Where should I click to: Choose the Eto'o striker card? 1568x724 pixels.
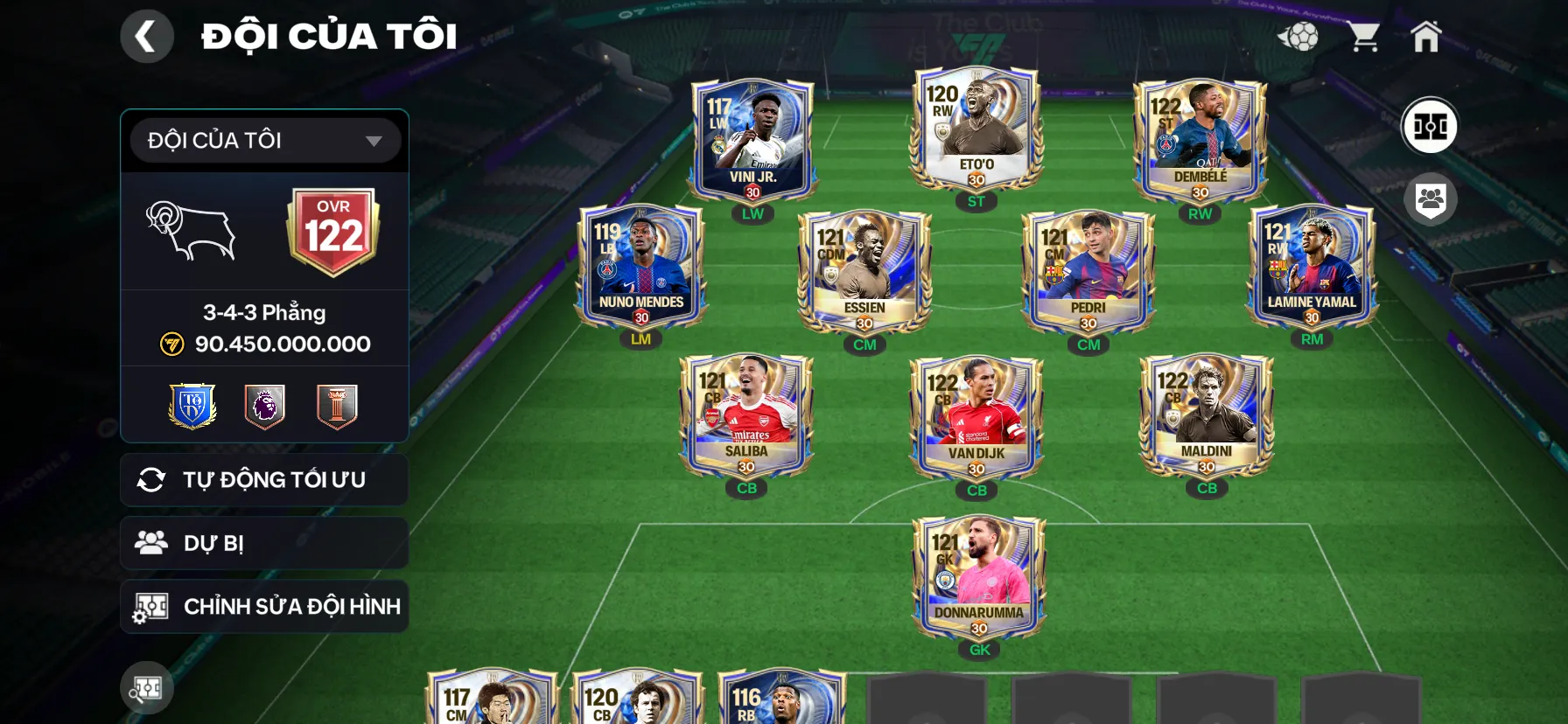tap(976, 129)
